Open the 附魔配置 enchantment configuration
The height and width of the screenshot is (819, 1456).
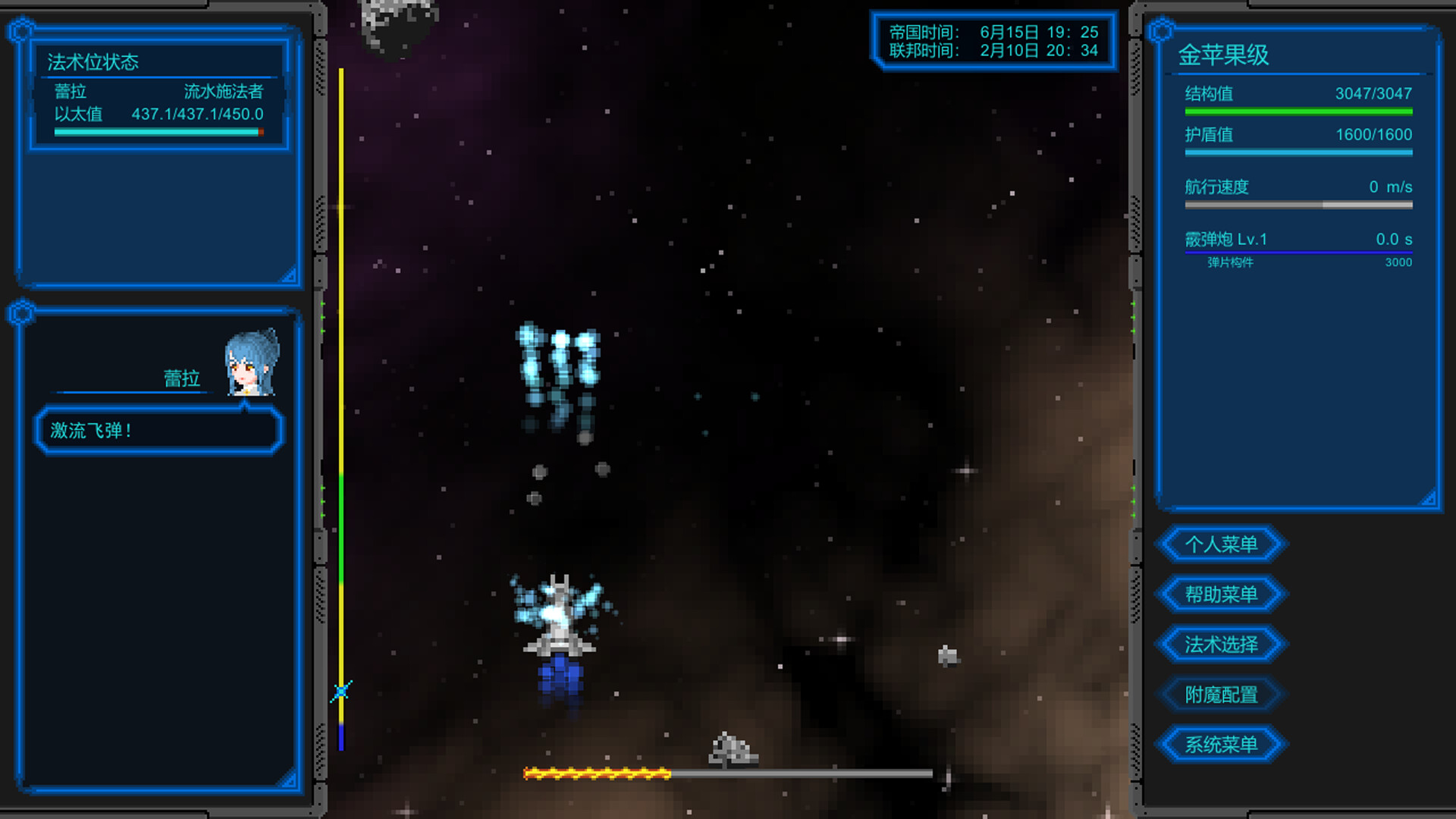point(1222,694)
